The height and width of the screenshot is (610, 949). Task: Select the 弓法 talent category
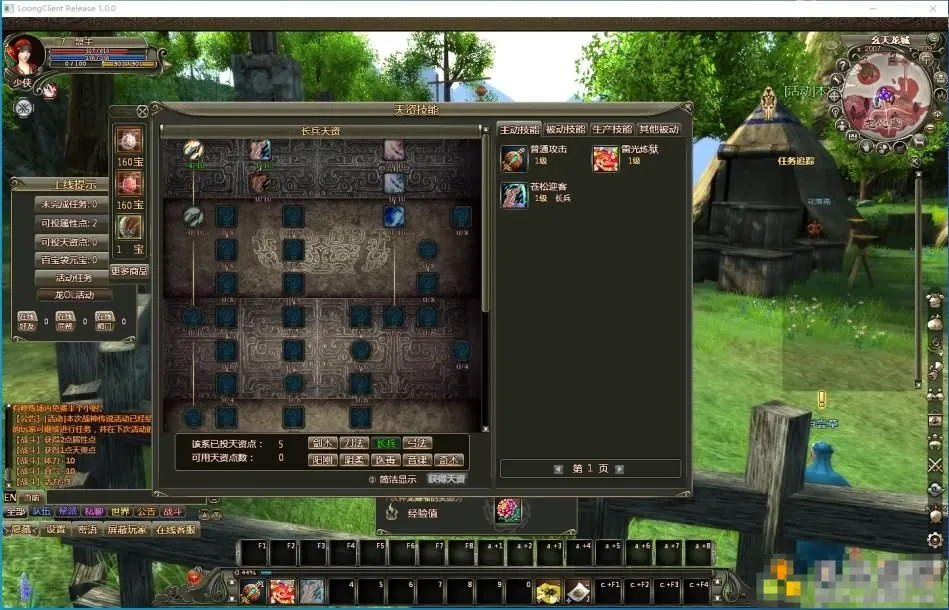[418, 442]
